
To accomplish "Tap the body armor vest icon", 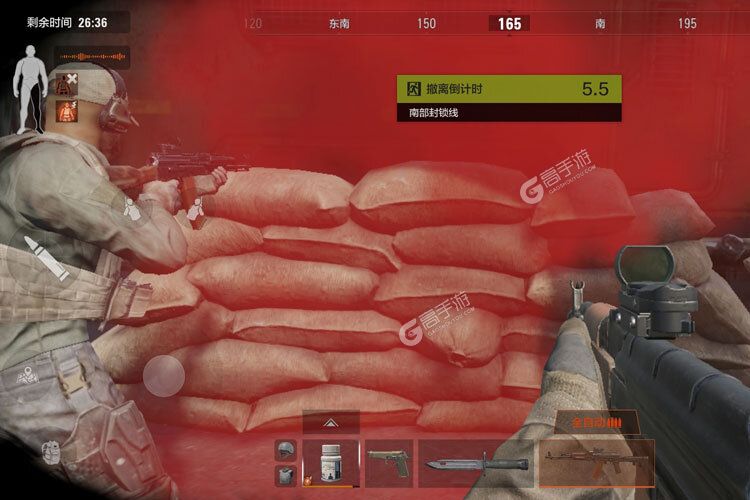I will (x=286, y=476).
